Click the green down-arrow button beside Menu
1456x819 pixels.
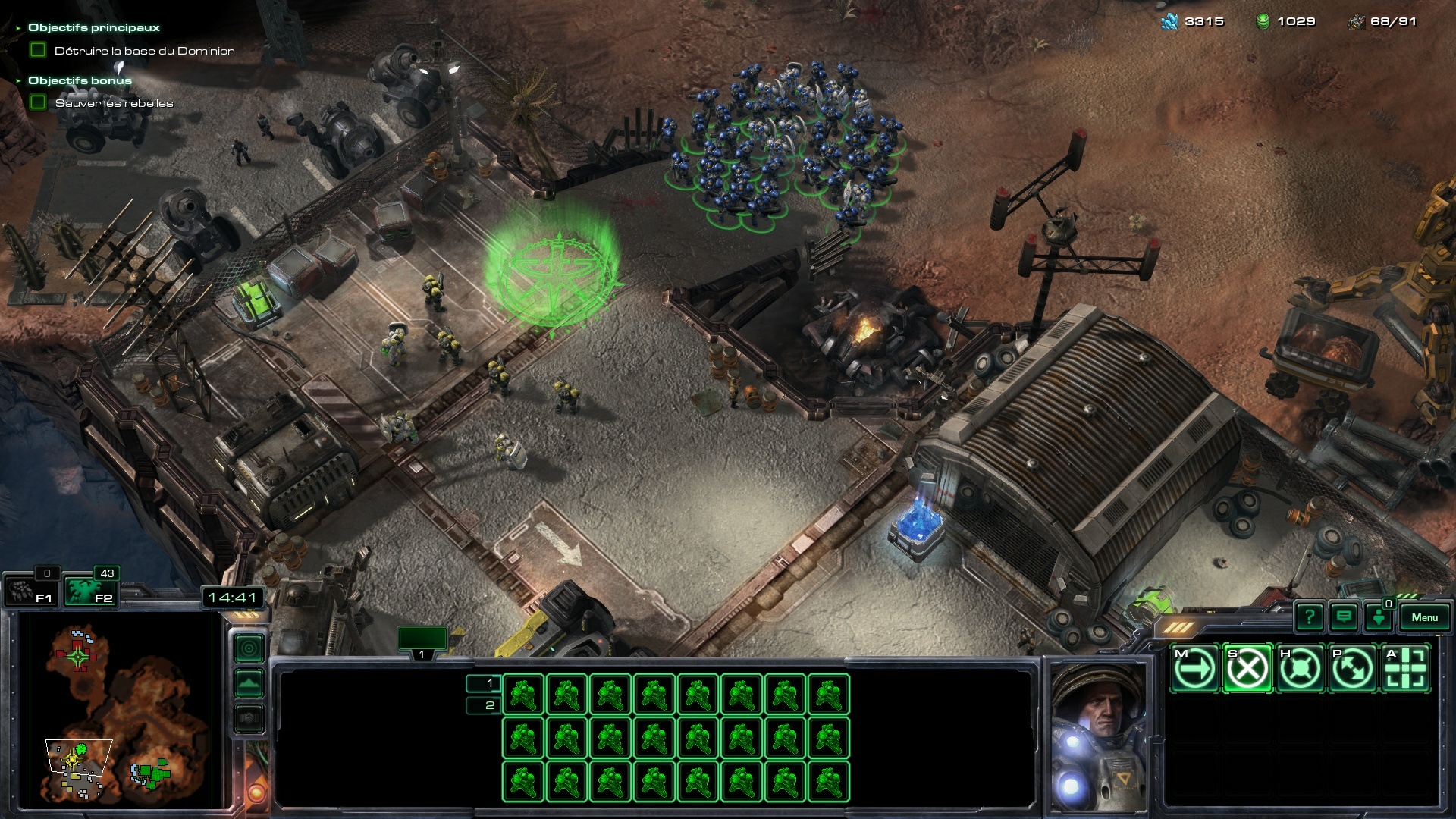coord(1379,617)
